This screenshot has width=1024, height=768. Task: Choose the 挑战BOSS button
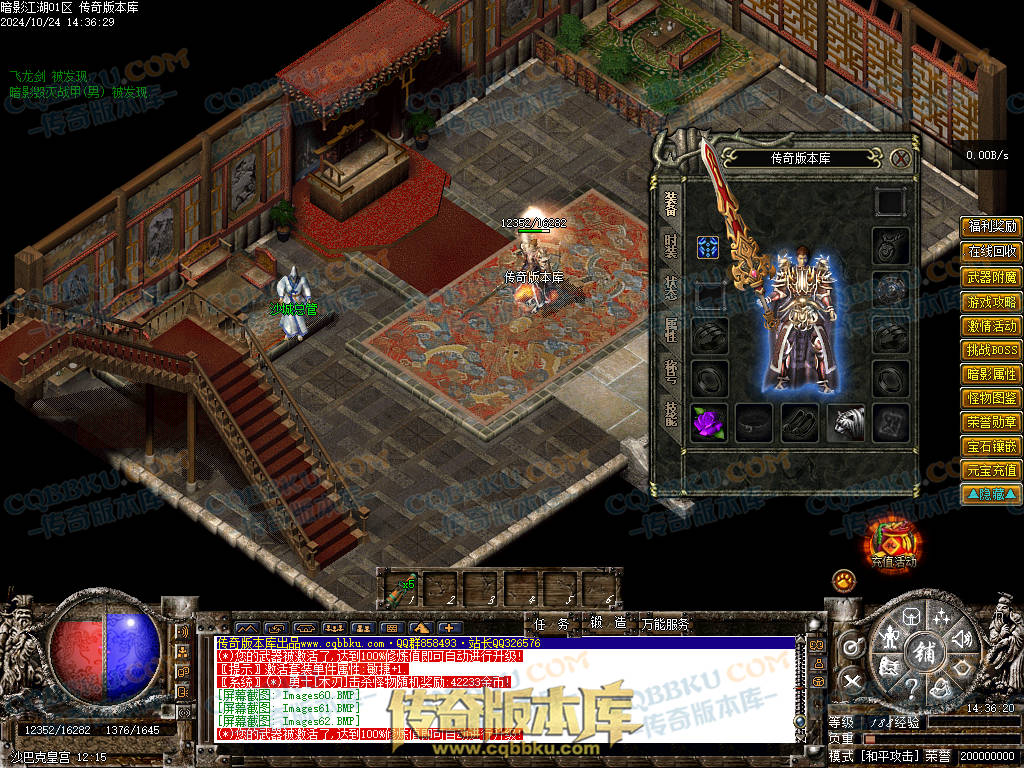click(991, 350)
